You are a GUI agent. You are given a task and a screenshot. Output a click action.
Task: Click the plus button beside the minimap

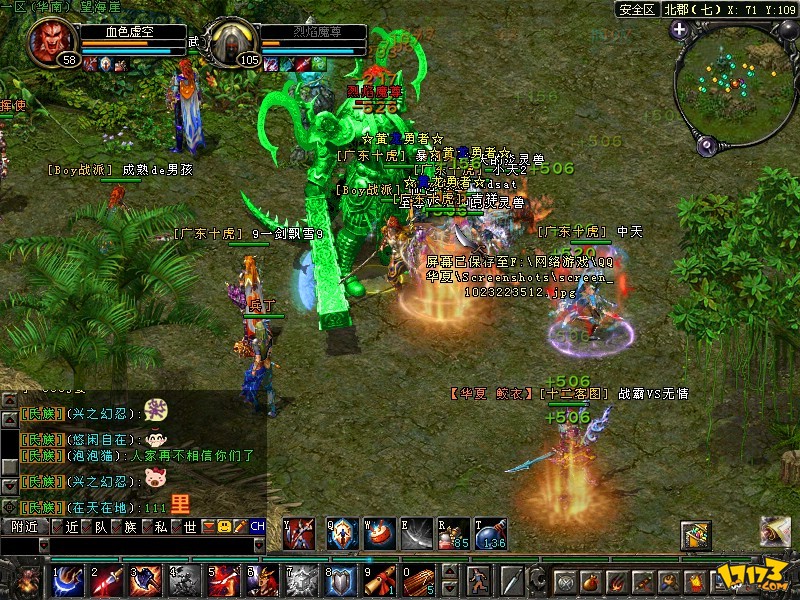[x=680, y=29]
